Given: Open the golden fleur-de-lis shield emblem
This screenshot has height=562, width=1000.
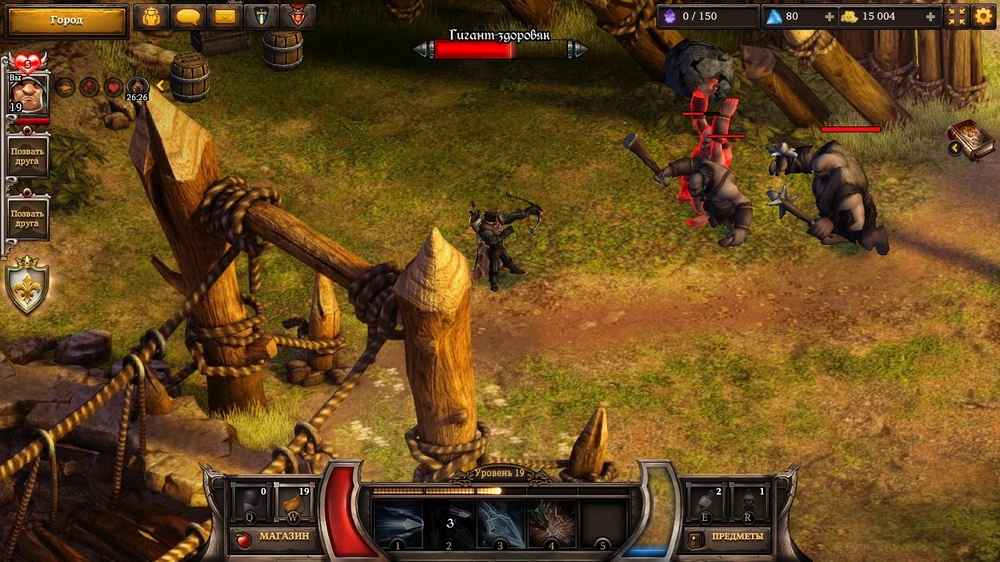Looking at the screenshot, I should click(x=27, y=285).
